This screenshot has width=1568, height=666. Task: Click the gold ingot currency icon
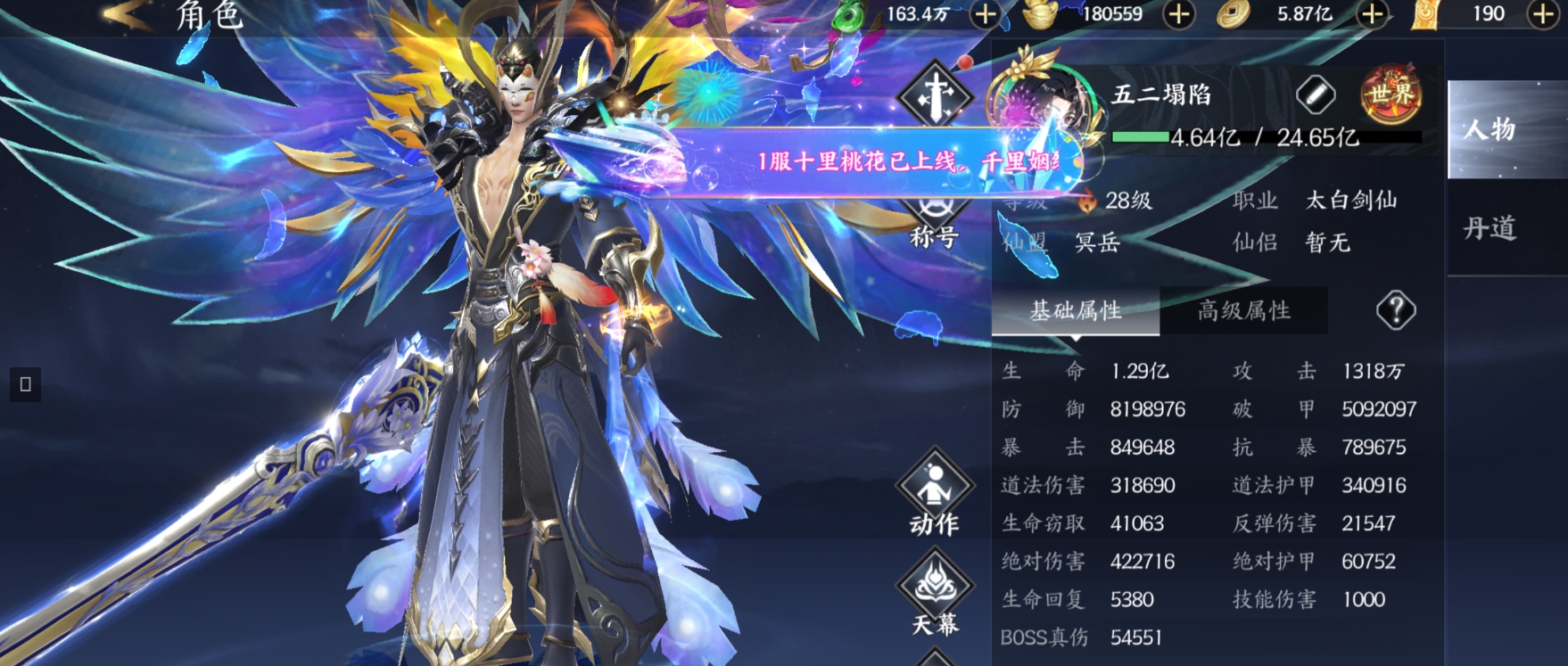point(1038,14)
